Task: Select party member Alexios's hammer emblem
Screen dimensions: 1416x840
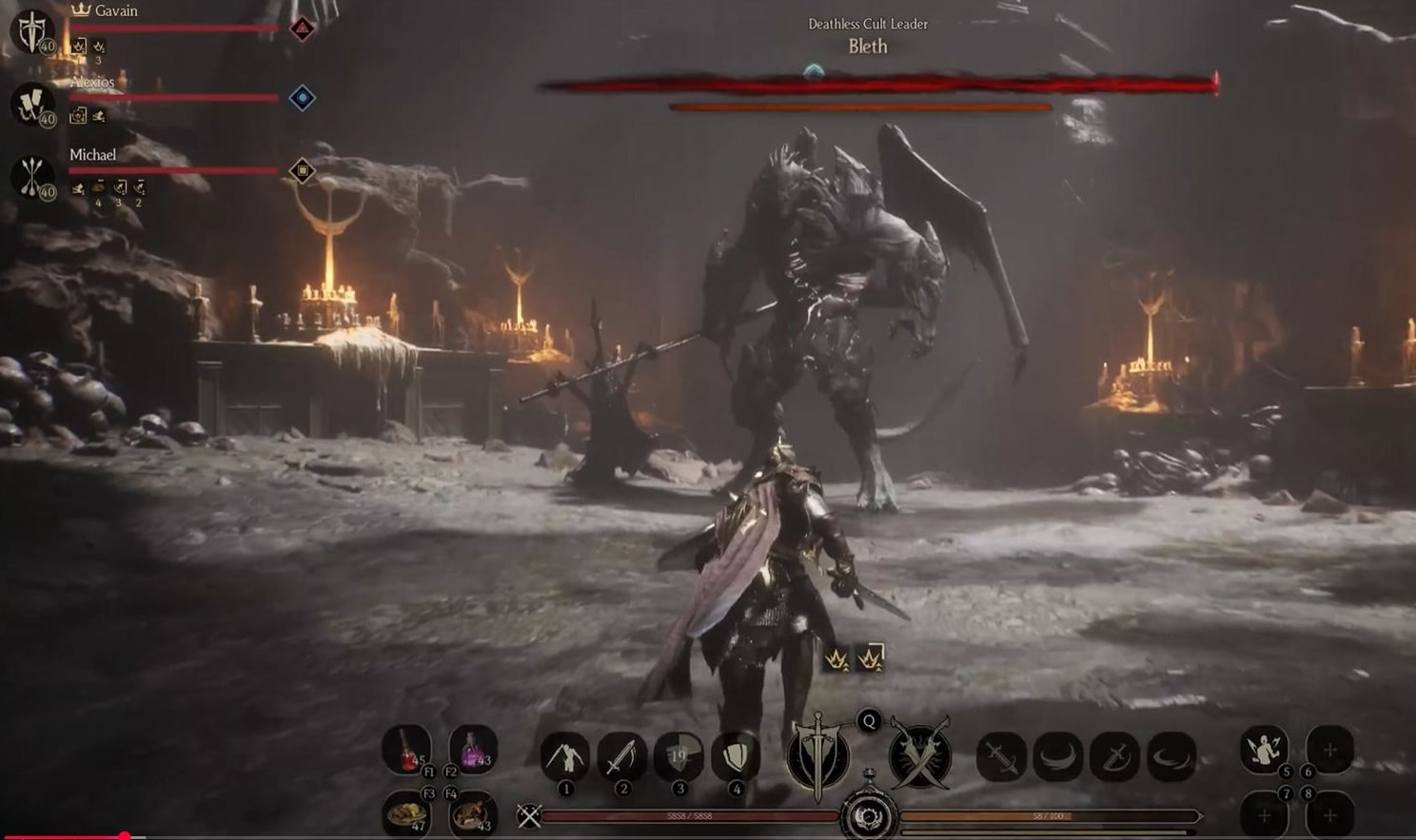Action: tap(32, 103)
